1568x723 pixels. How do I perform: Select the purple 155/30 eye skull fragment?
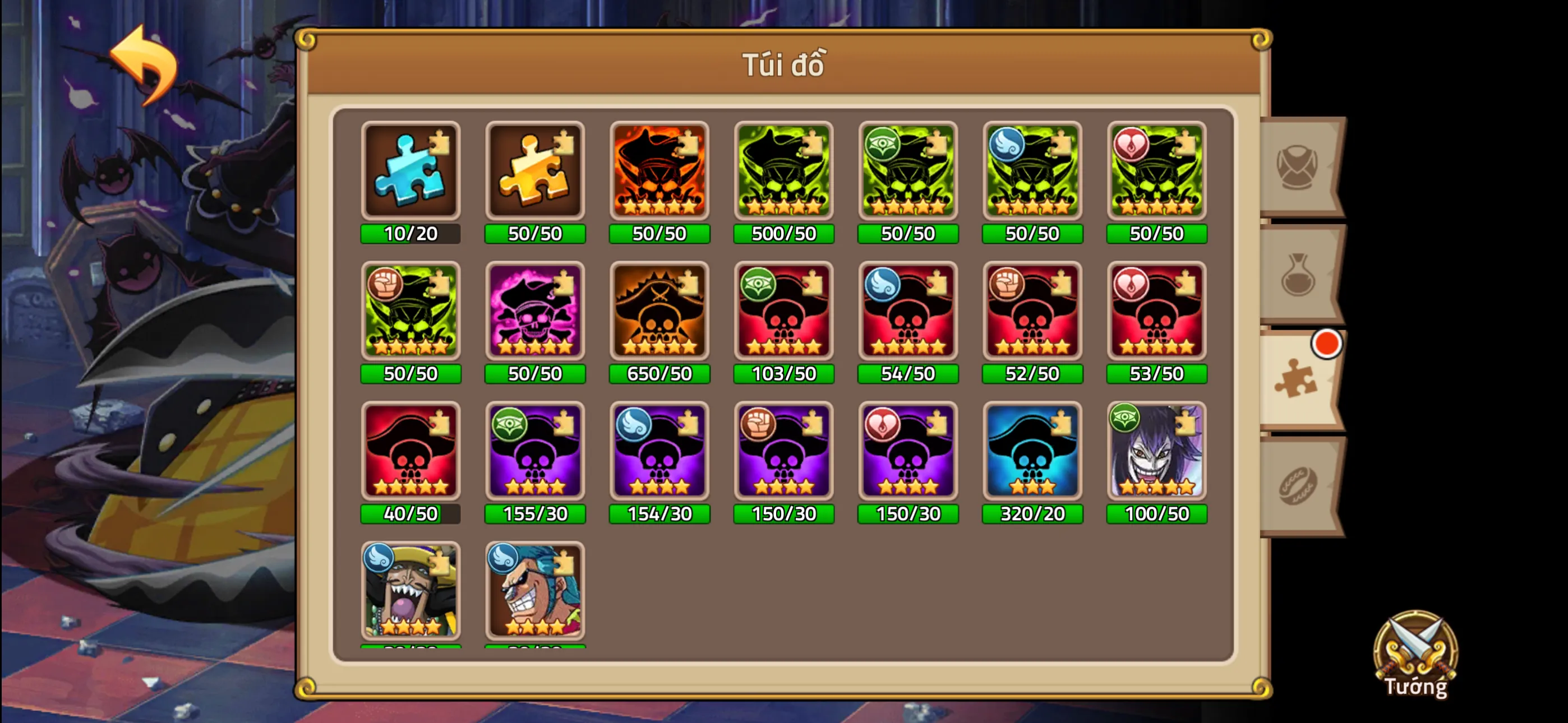point(535,453)
